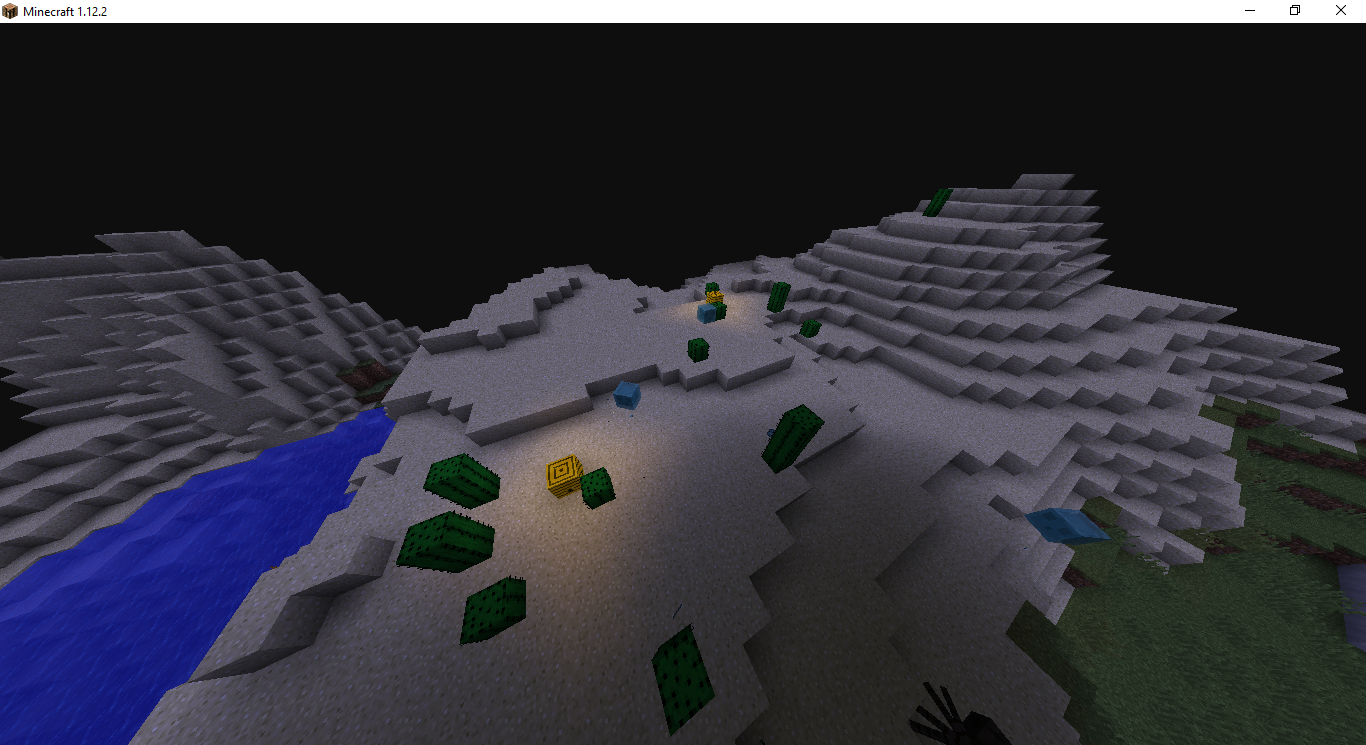Click the cactus lying left of the glowstone
Viewport: 1366px width, 745px height.
[x=460, y=480]
